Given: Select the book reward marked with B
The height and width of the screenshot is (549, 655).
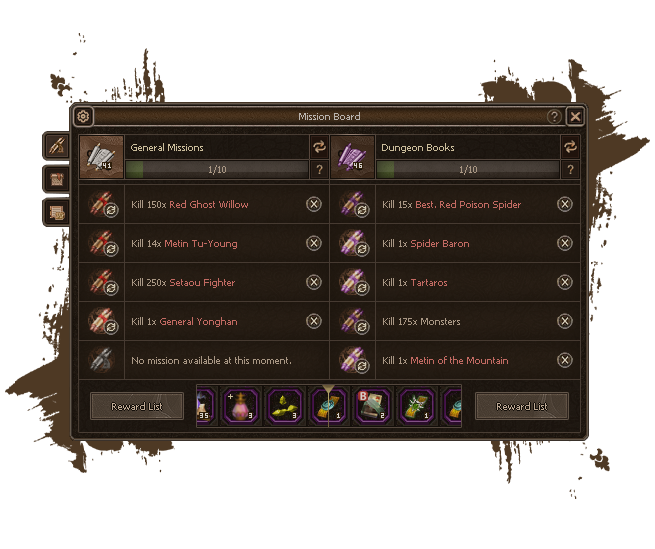Looking at the screenshot, I should point(372,406).
